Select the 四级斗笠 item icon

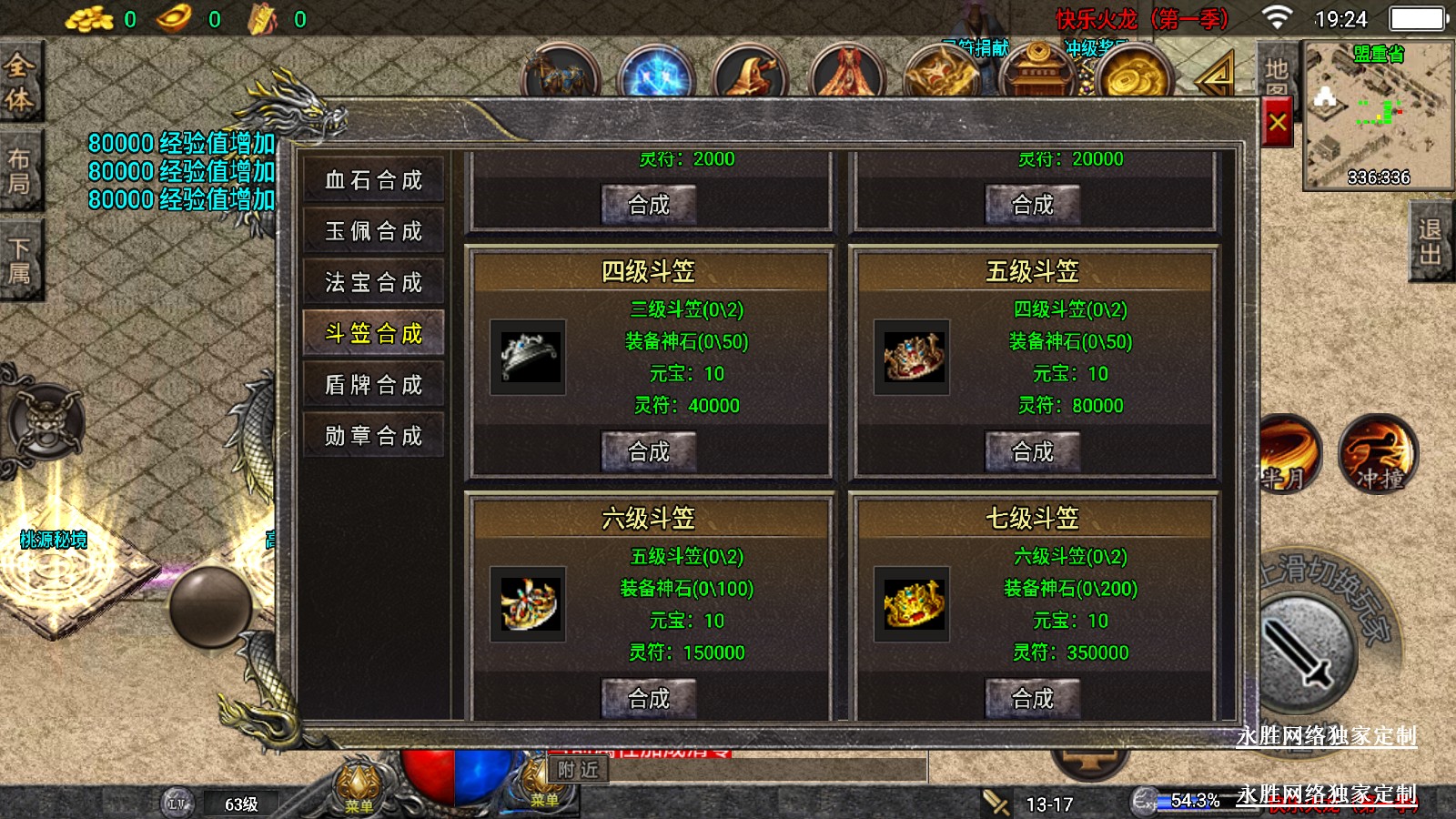pos(528,357)
